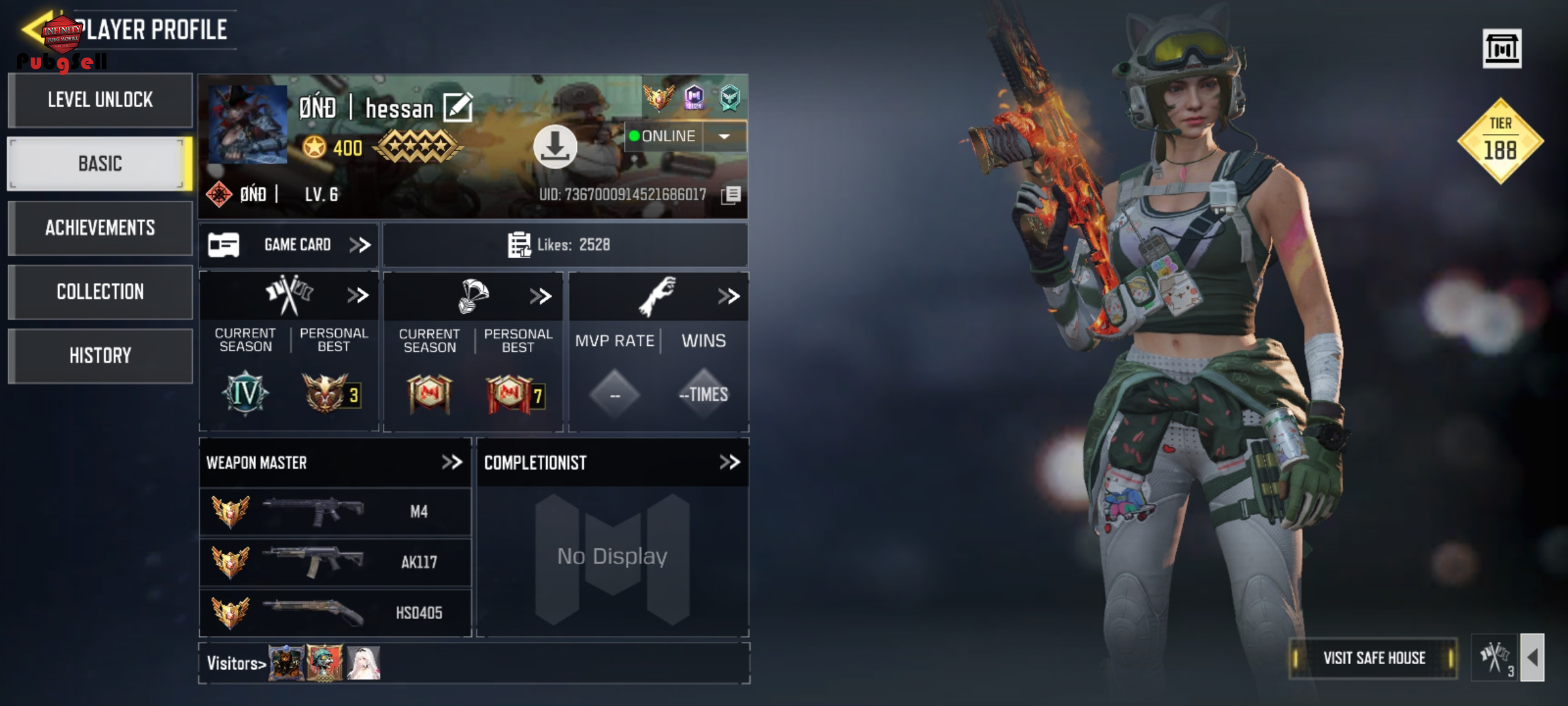Copy the UID with the copy icon
Image resolution: width=1568 pixels, height=706 pixels.
pos(731,195)
